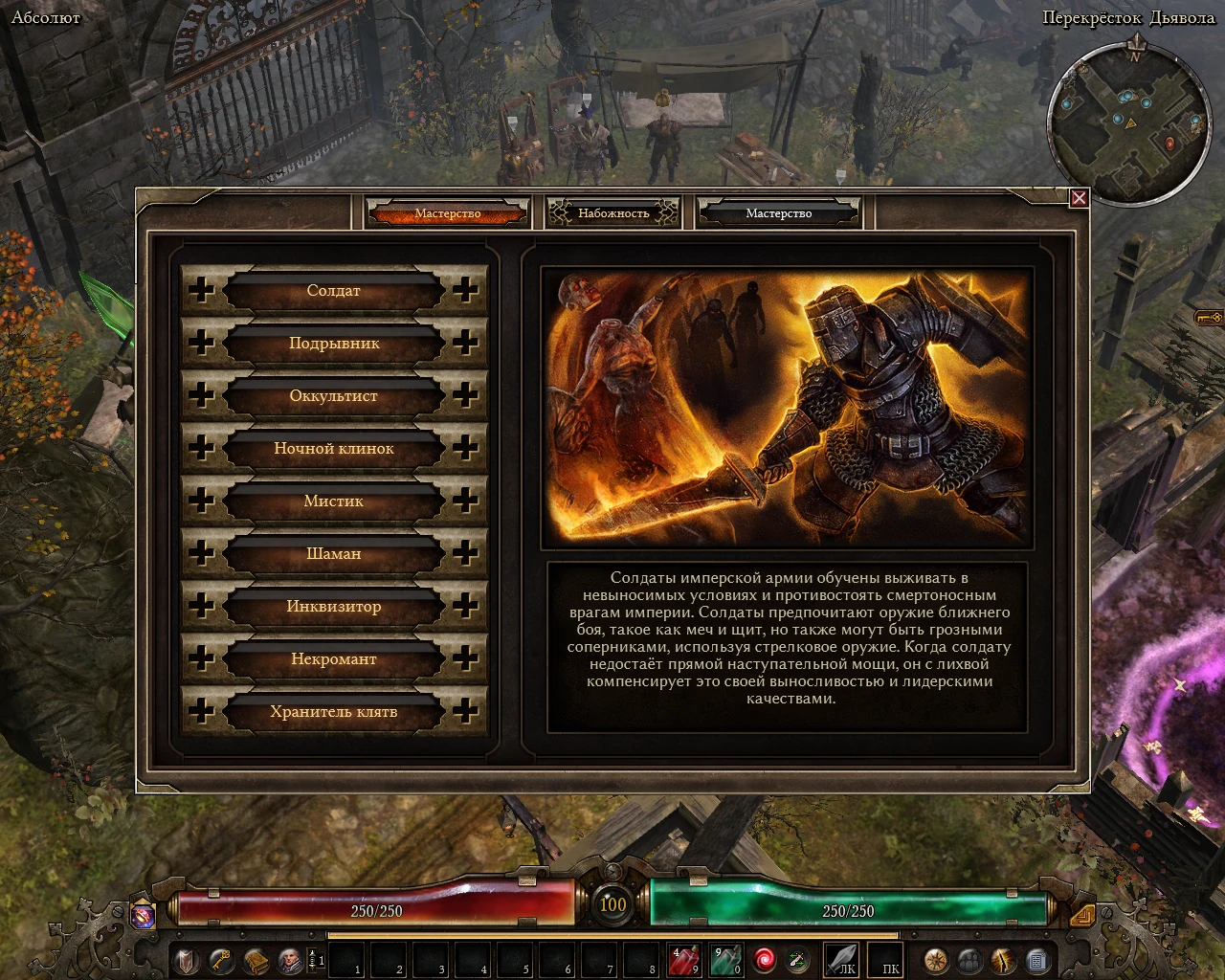Click the party group icon near the compass
Screen dimensions: 1225x980
[969, 959]
